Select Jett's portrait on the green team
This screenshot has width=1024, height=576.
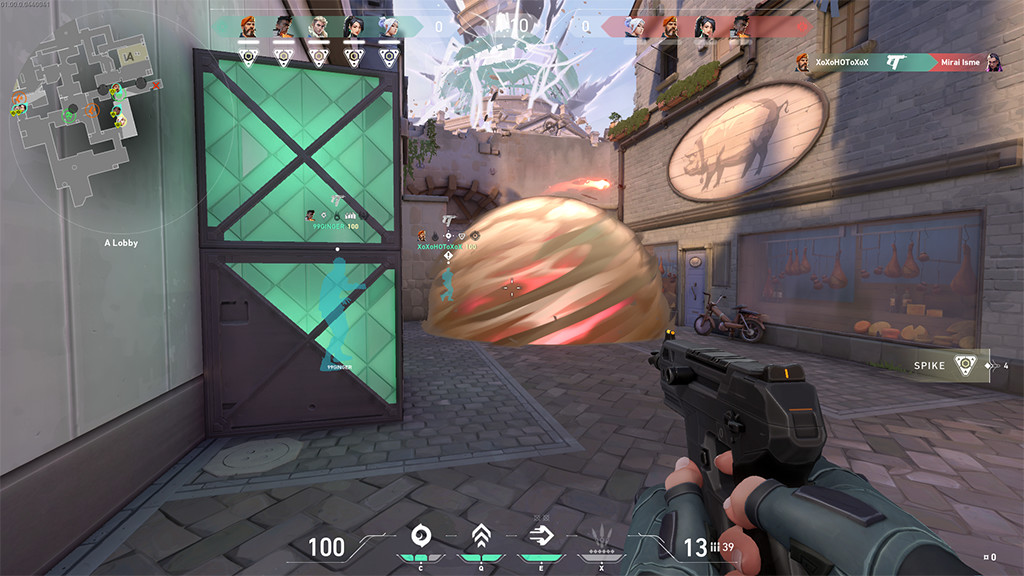coord(389,27)
